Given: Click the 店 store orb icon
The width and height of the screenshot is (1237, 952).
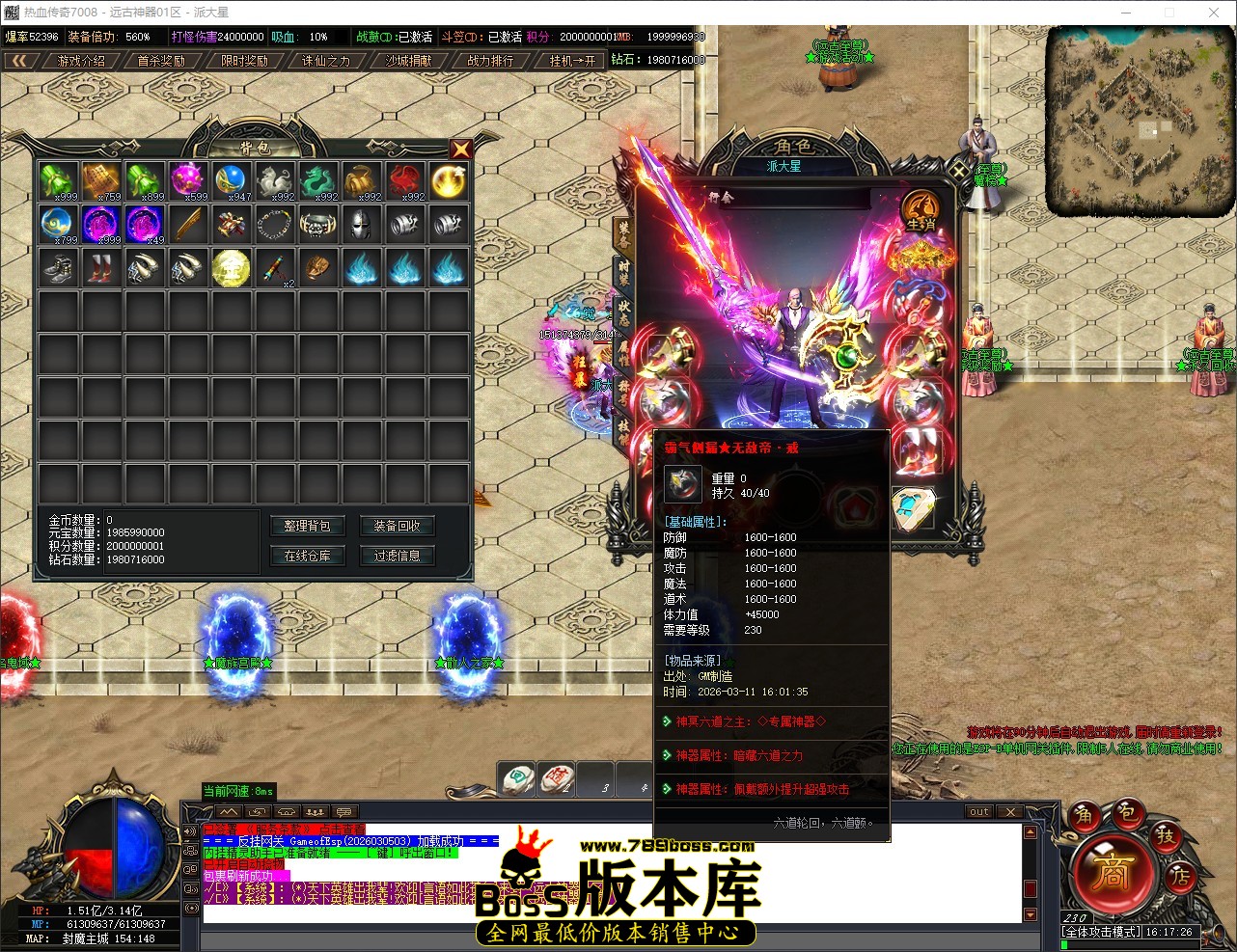Looking at the screenshot, I should pyautogui.click(x=1181, y=877).
